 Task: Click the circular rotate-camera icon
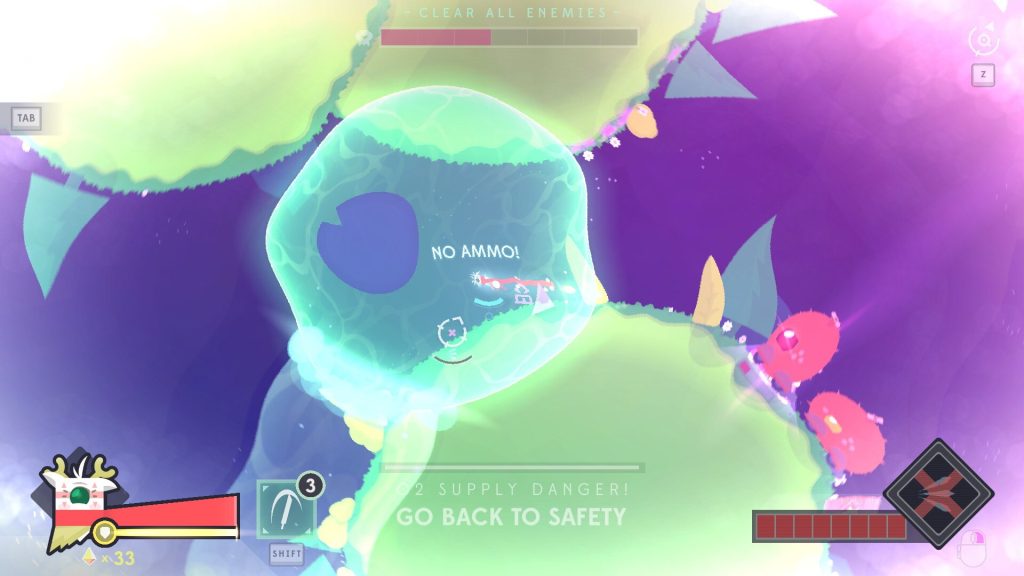coord(983,40)
